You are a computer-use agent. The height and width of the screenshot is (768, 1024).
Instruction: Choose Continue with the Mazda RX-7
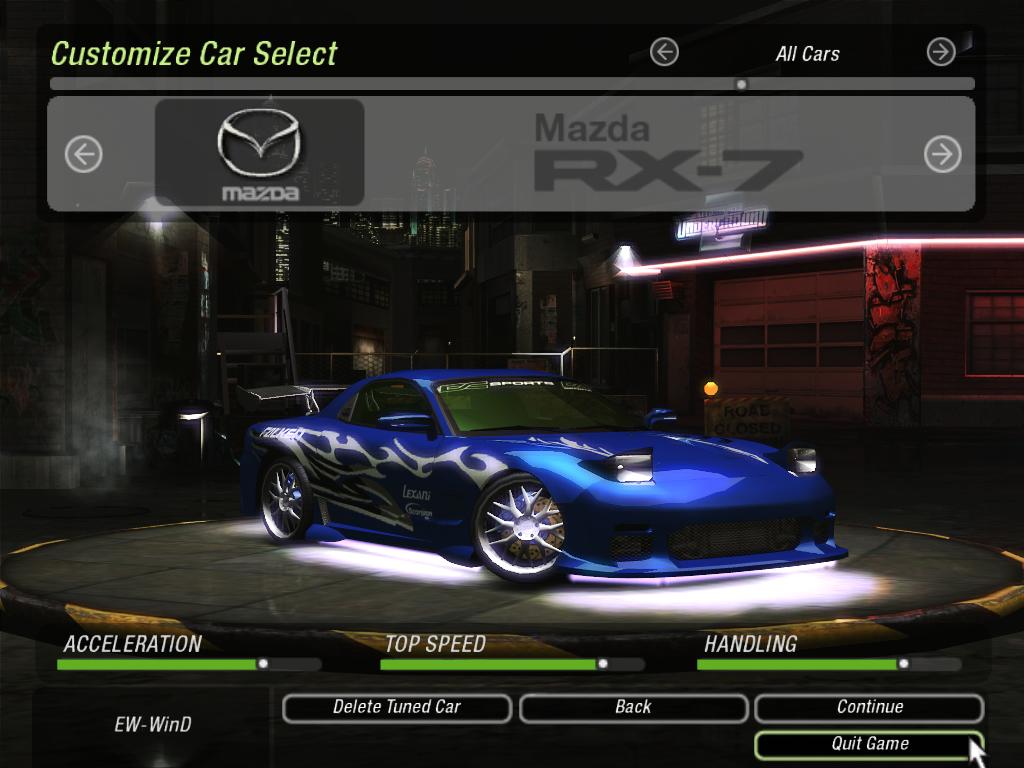point(869,708)
